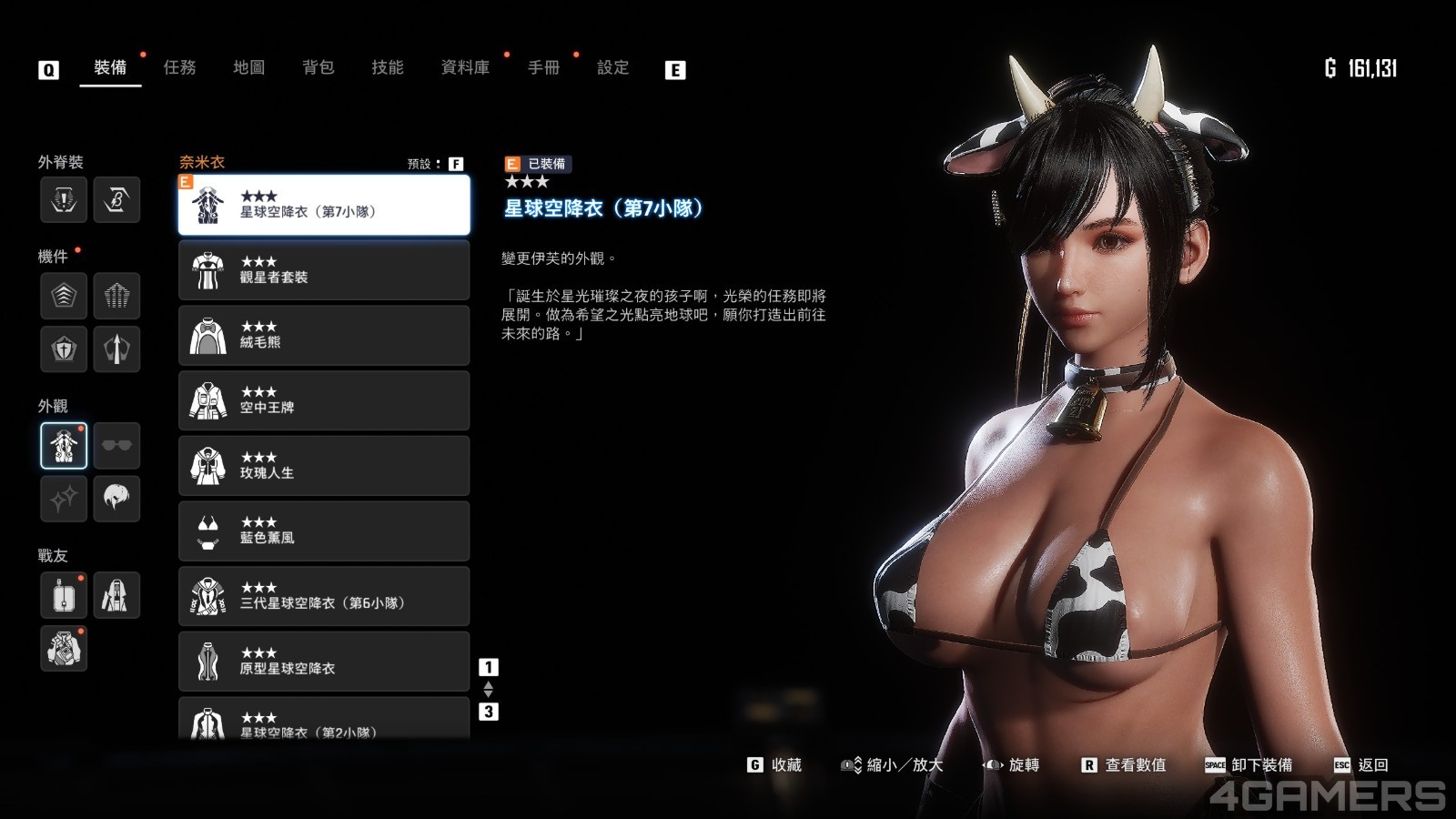The image size is (1456, 819).
Task: Open the 地圖 tab
Action: click(248, 67)
